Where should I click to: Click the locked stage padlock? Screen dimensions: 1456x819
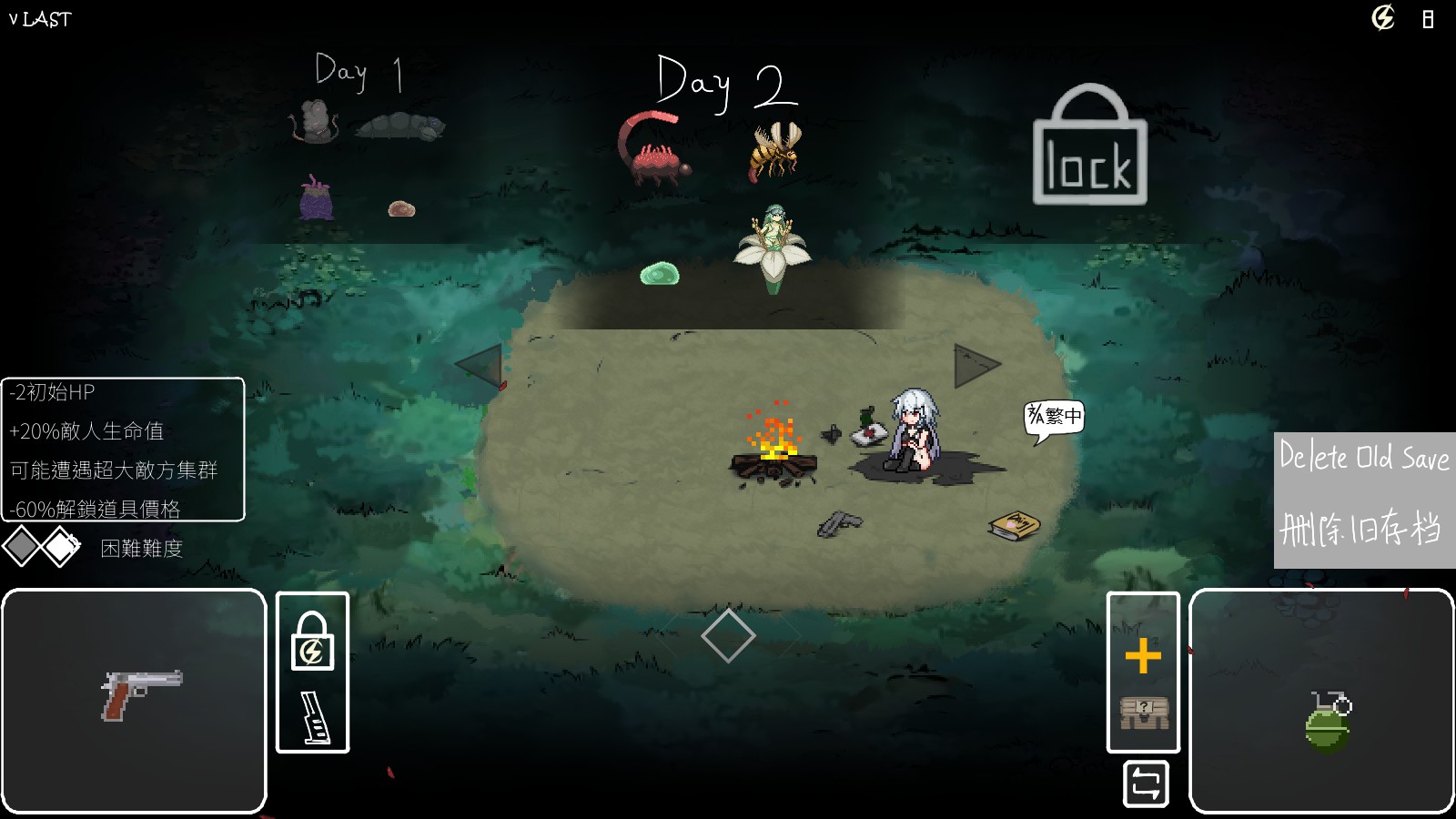coord(1089,146)
